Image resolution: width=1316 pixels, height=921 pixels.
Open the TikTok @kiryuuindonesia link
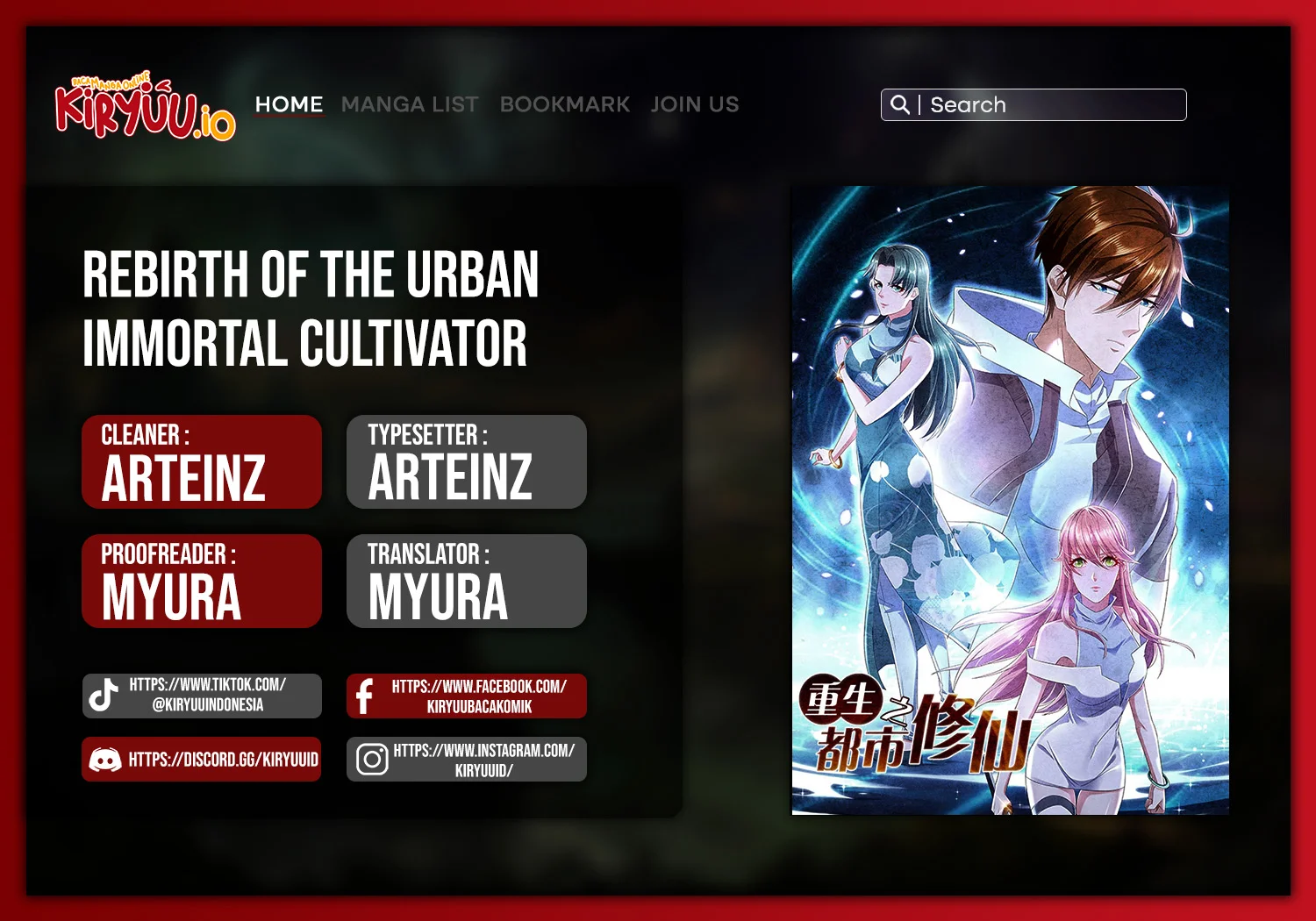(x=203, y=696)
